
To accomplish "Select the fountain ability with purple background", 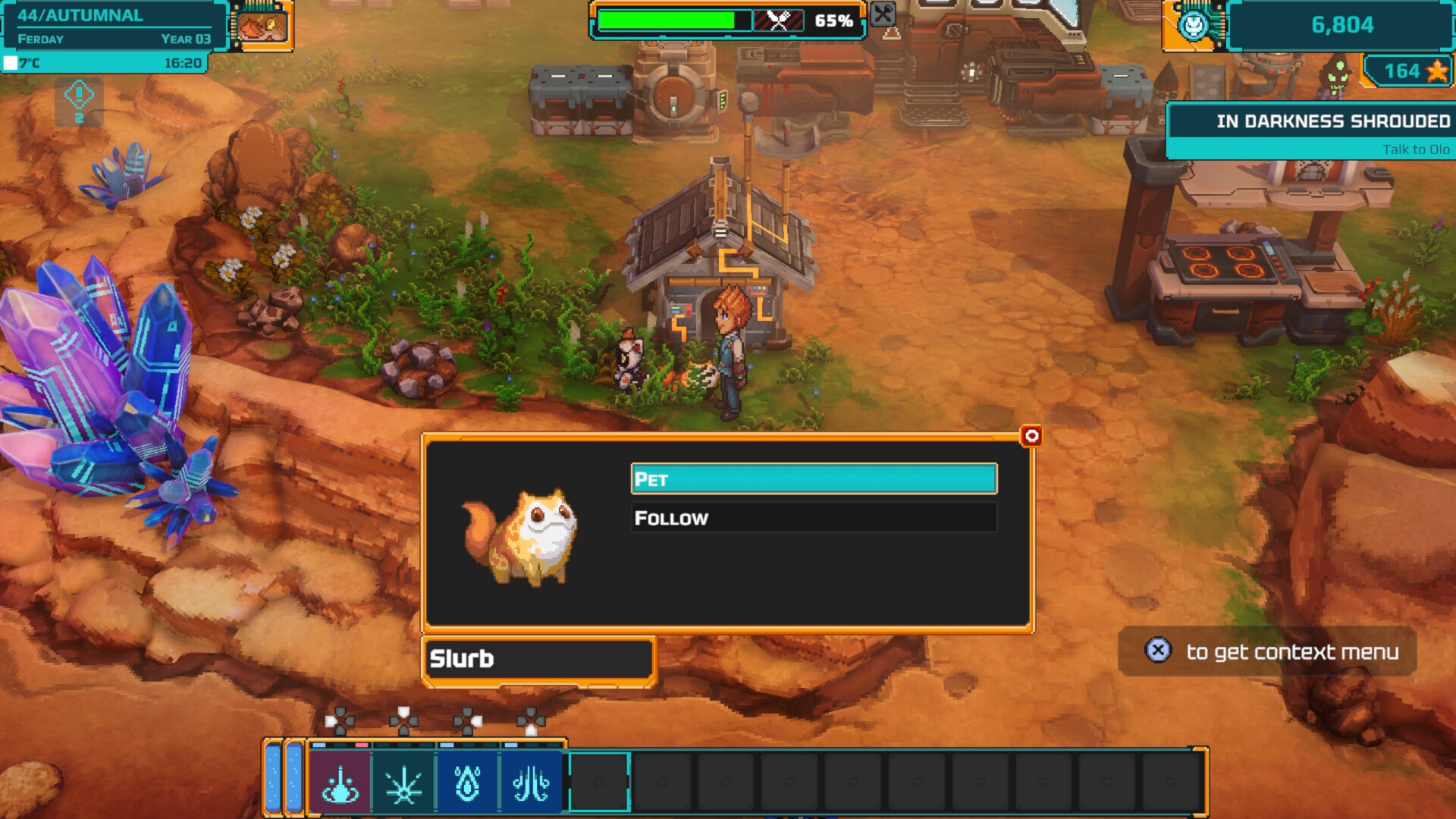I will pos(340,783).
